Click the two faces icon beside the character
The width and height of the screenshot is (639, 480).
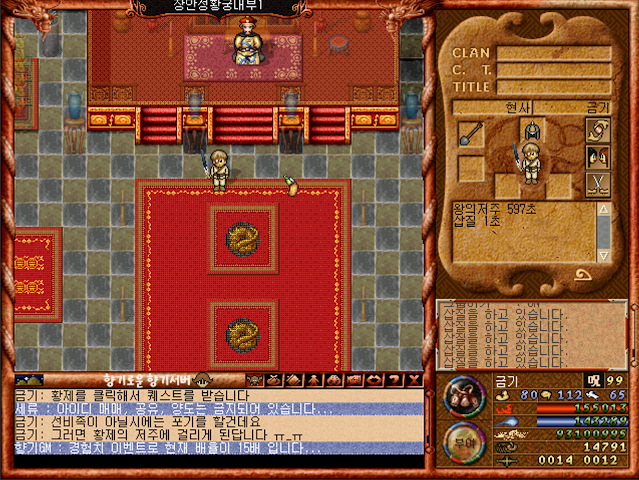coord(599,157)
